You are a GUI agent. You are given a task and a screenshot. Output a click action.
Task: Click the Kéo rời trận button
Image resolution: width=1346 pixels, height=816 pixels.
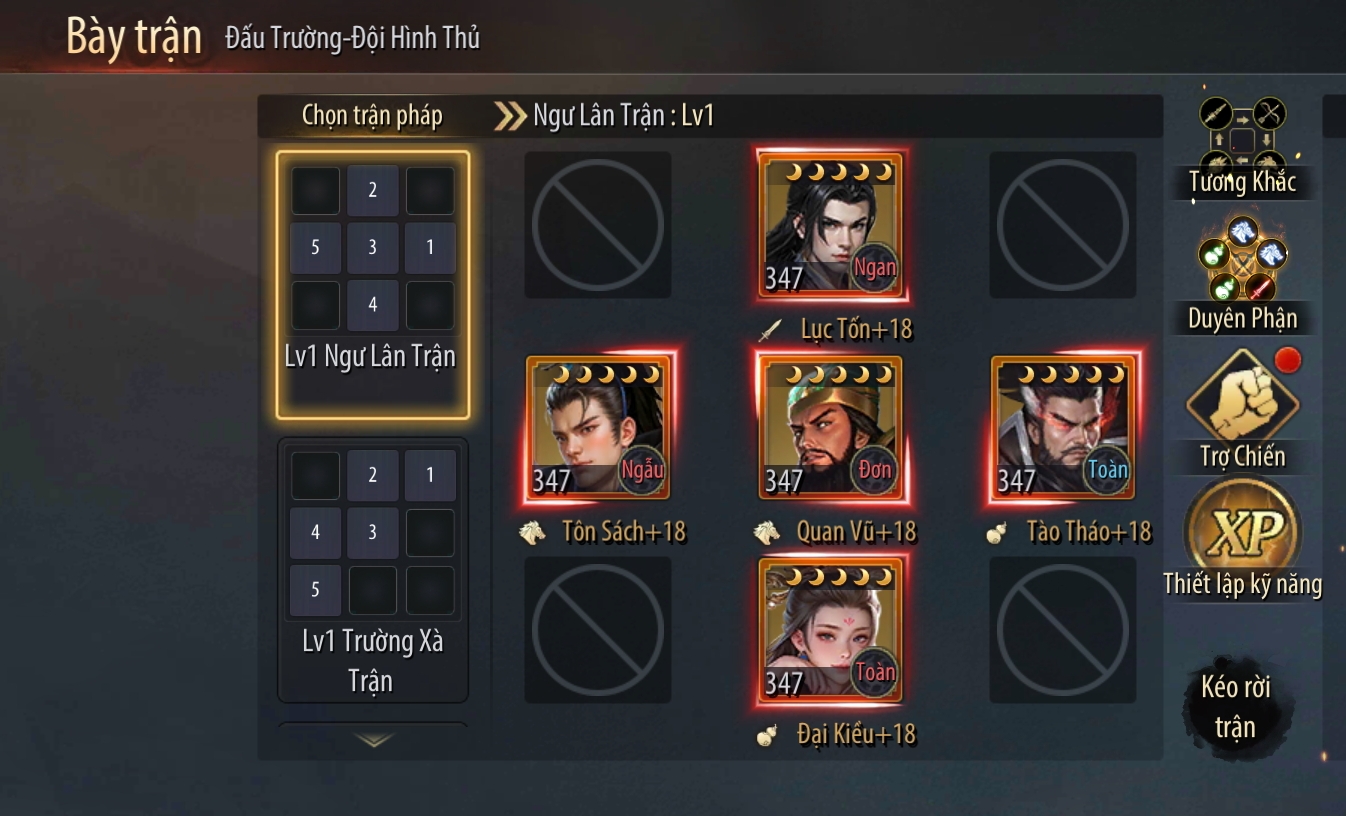pos(1236,707)
